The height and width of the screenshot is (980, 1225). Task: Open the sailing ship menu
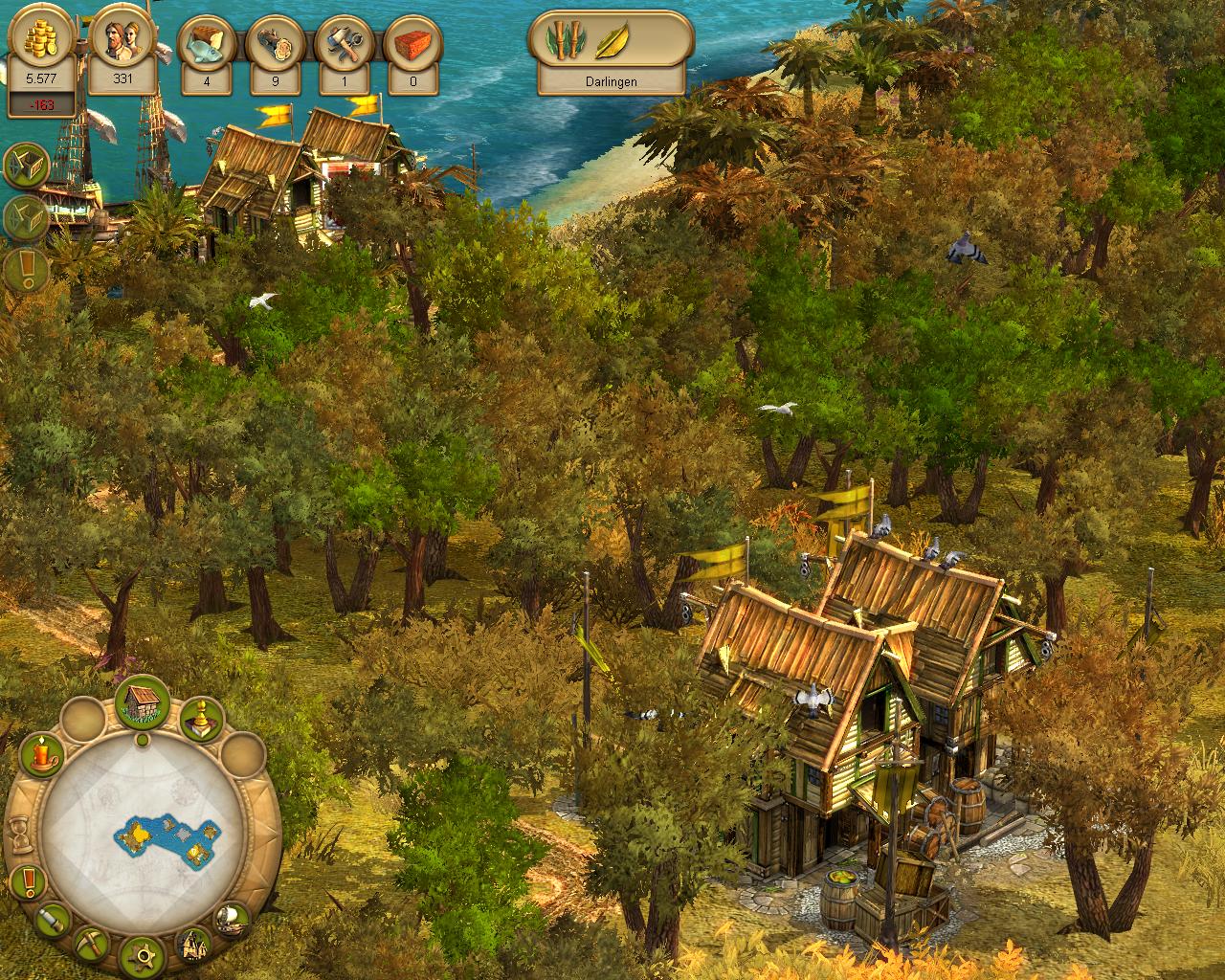232,921
